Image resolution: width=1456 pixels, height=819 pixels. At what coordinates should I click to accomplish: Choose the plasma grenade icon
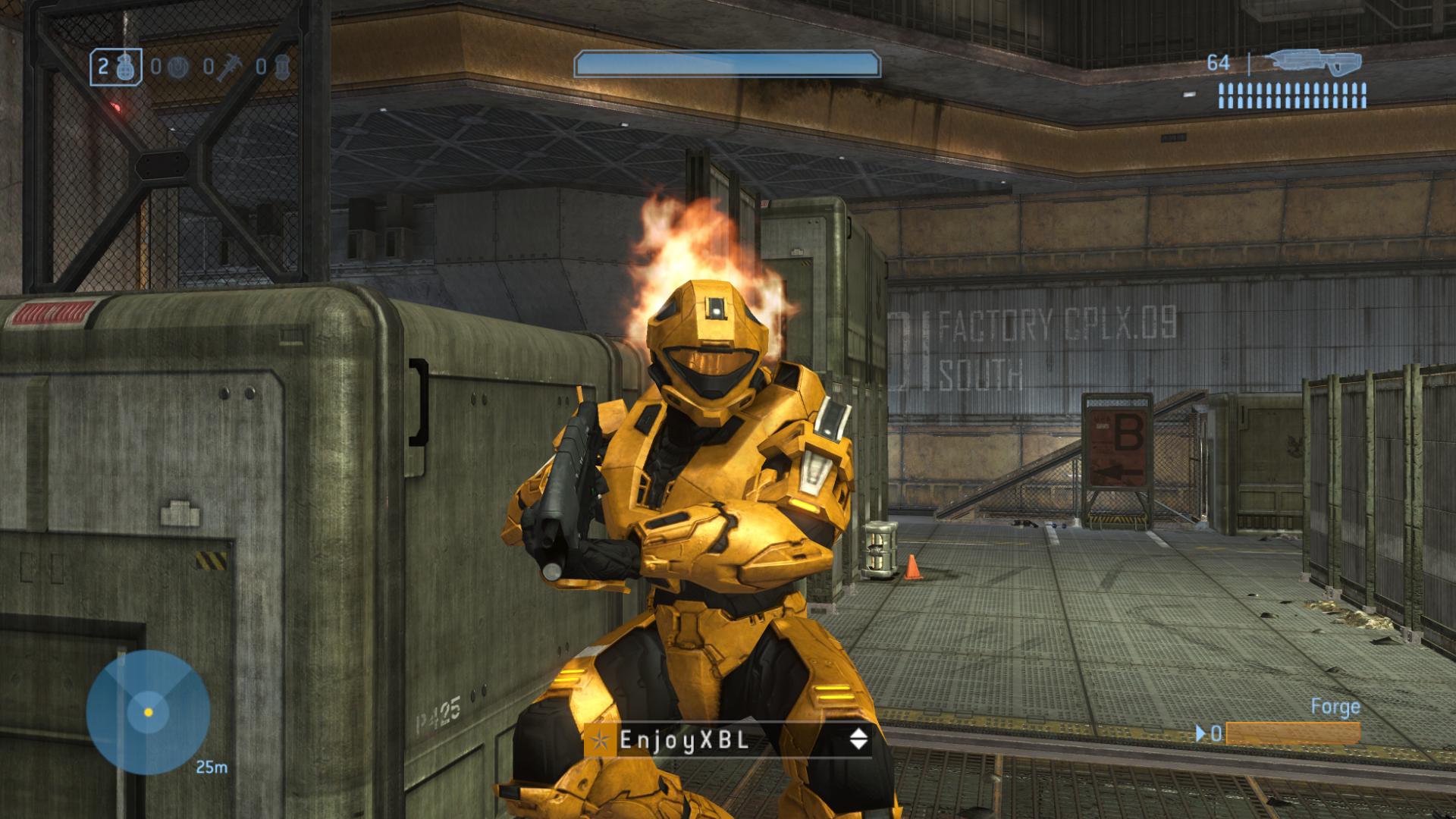point(177,67)
